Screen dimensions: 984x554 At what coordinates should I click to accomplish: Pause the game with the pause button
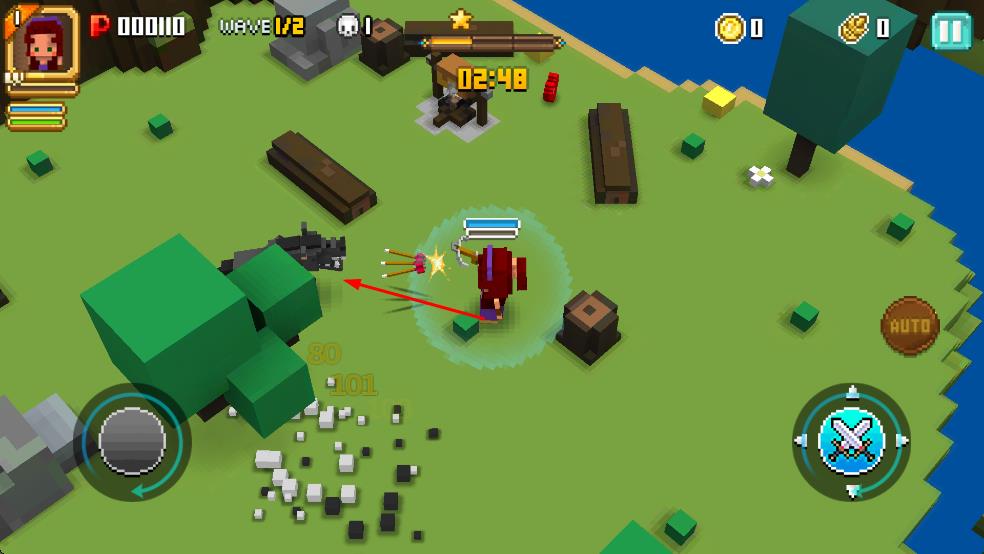[x=950, y=30]
